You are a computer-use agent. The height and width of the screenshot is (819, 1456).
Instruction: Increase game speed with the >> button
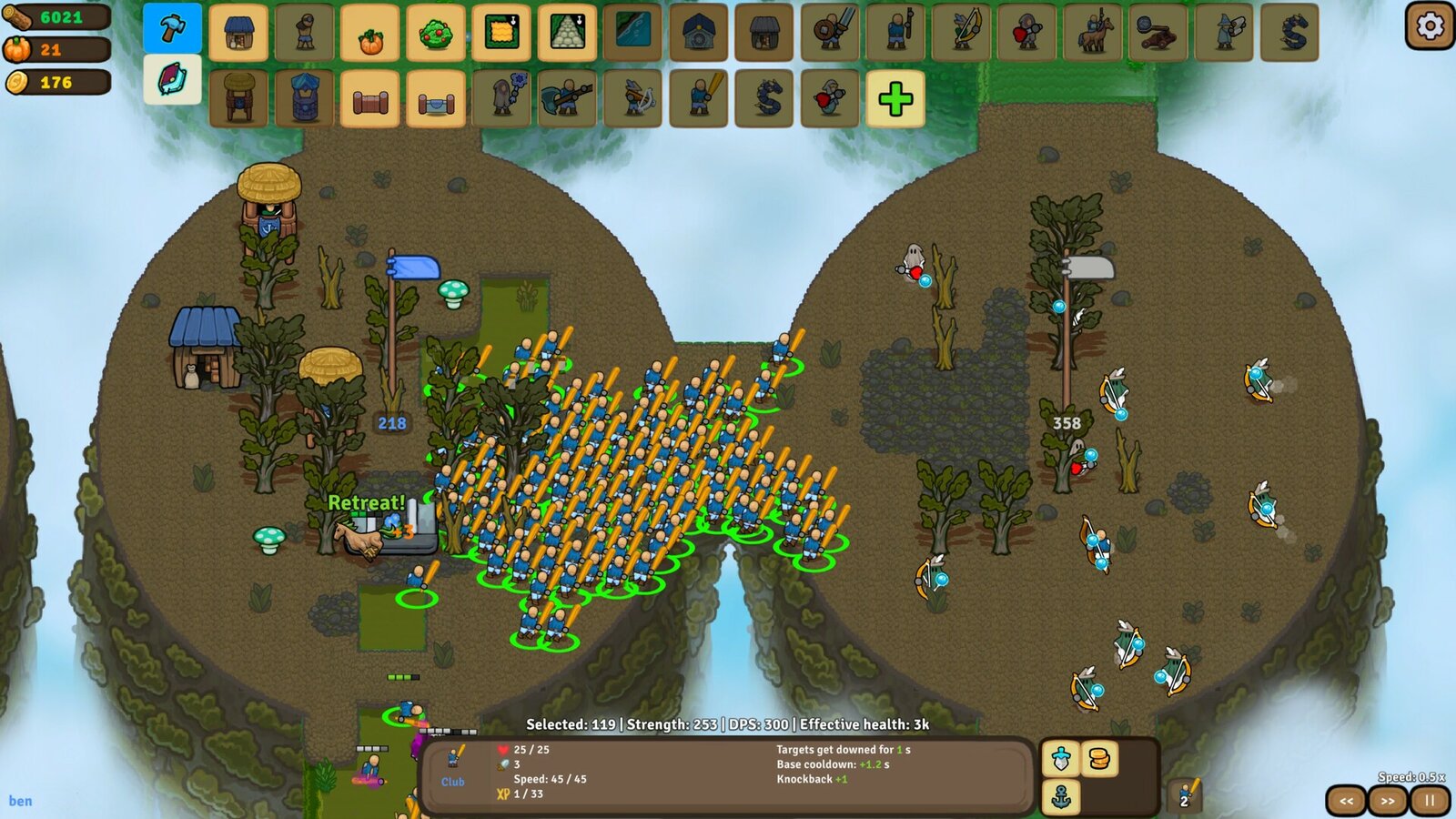[x=1387, y=799]
